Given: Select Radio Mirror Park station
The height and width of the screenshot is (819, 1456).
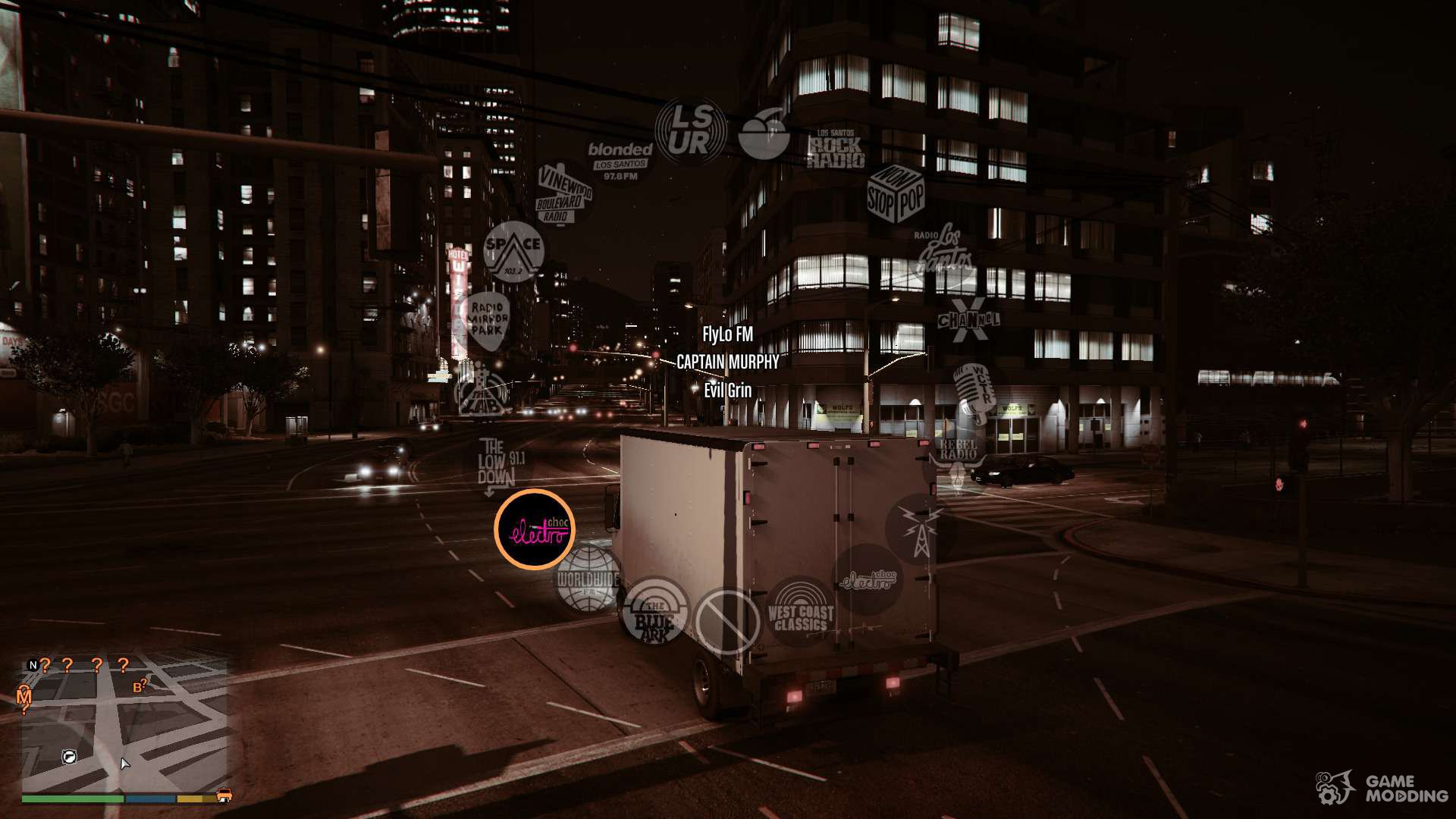Looking at the screenshot, I should coord(486,321).
